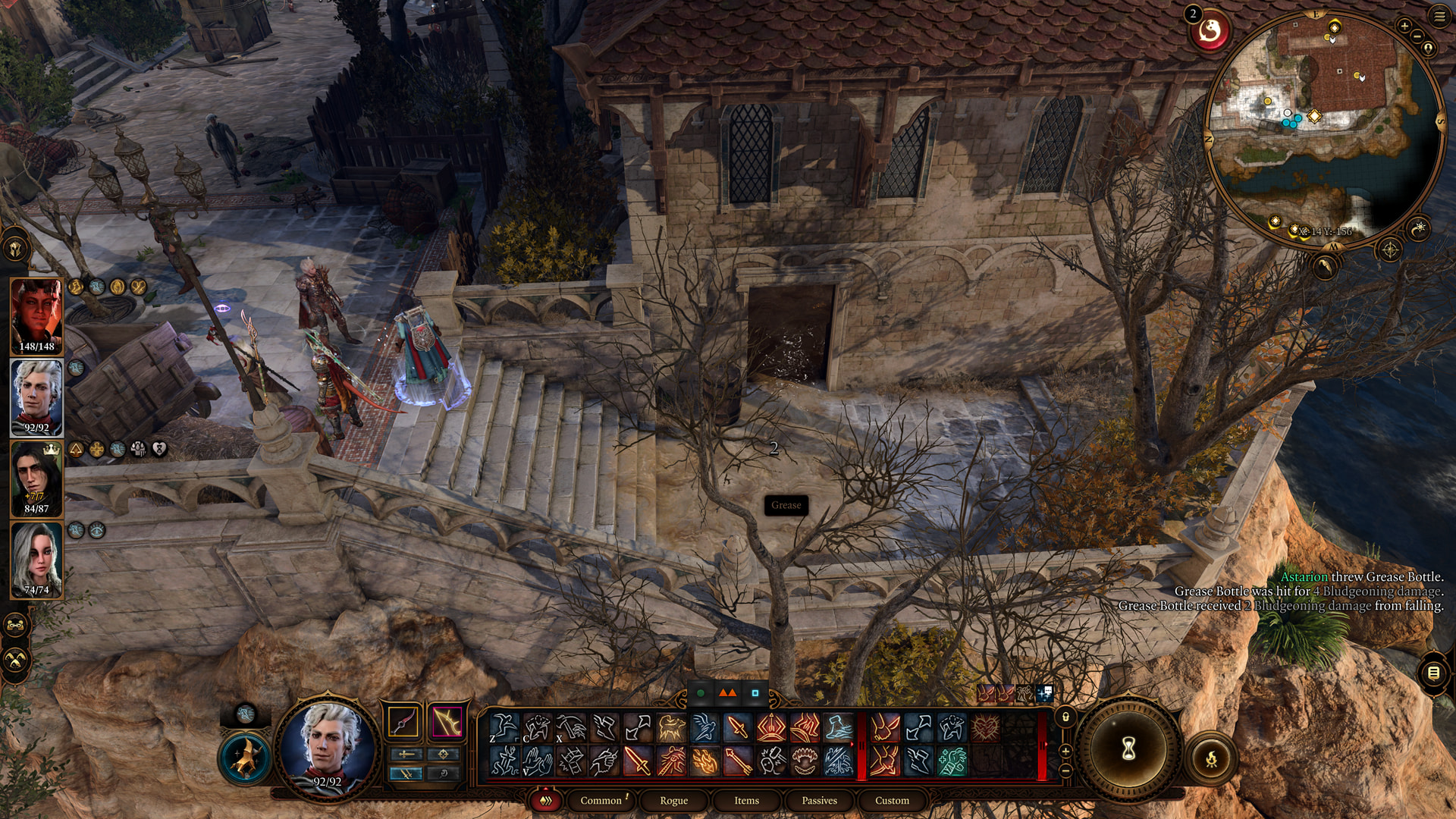
Task: Choose the silver-haired woman party portrait
Action: pyautogui.click(x=36, y=560)
